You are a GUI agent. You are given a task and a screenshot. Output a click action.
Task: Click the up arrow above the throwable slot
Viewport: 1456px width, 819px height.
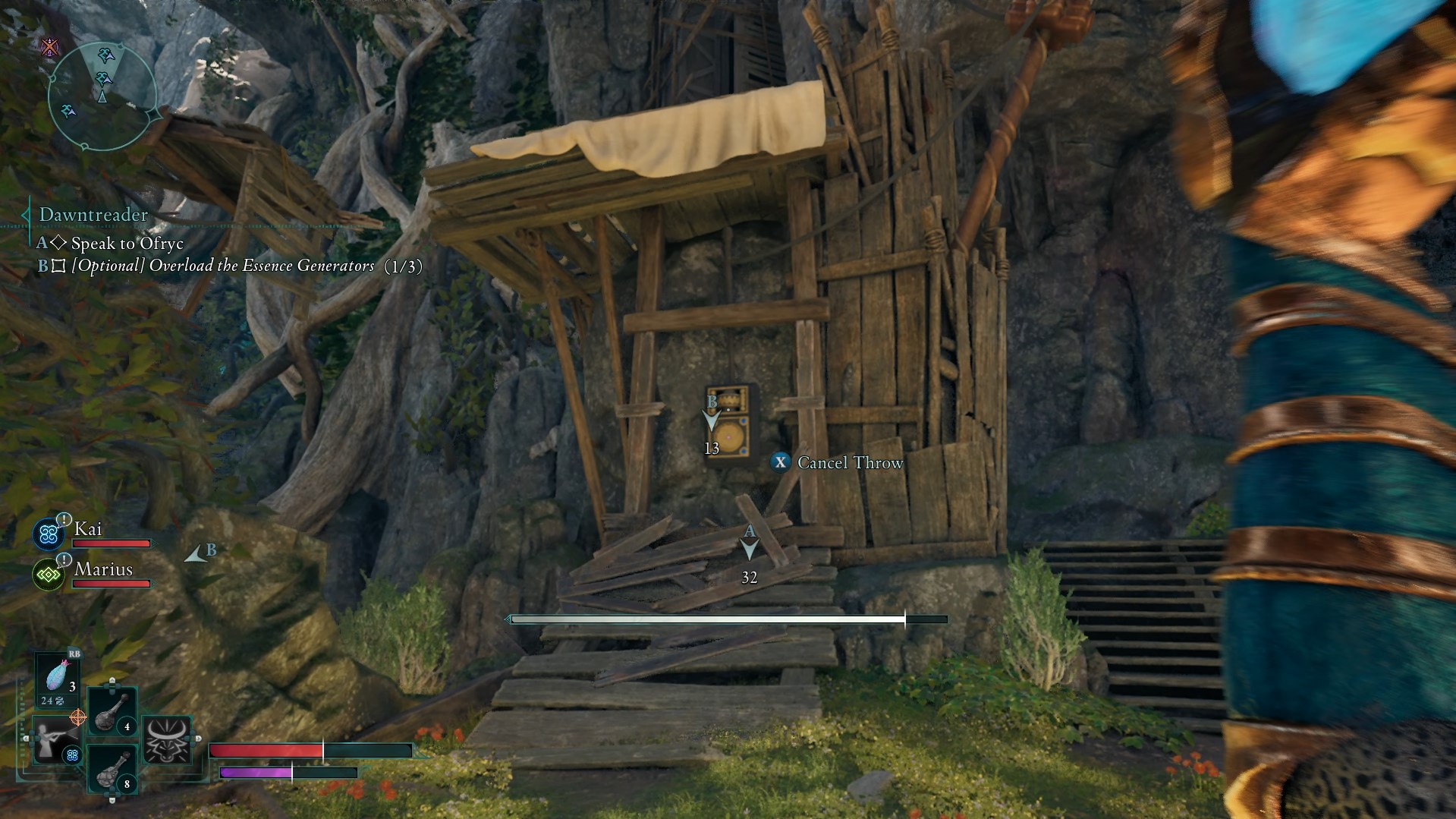(112, 680)
